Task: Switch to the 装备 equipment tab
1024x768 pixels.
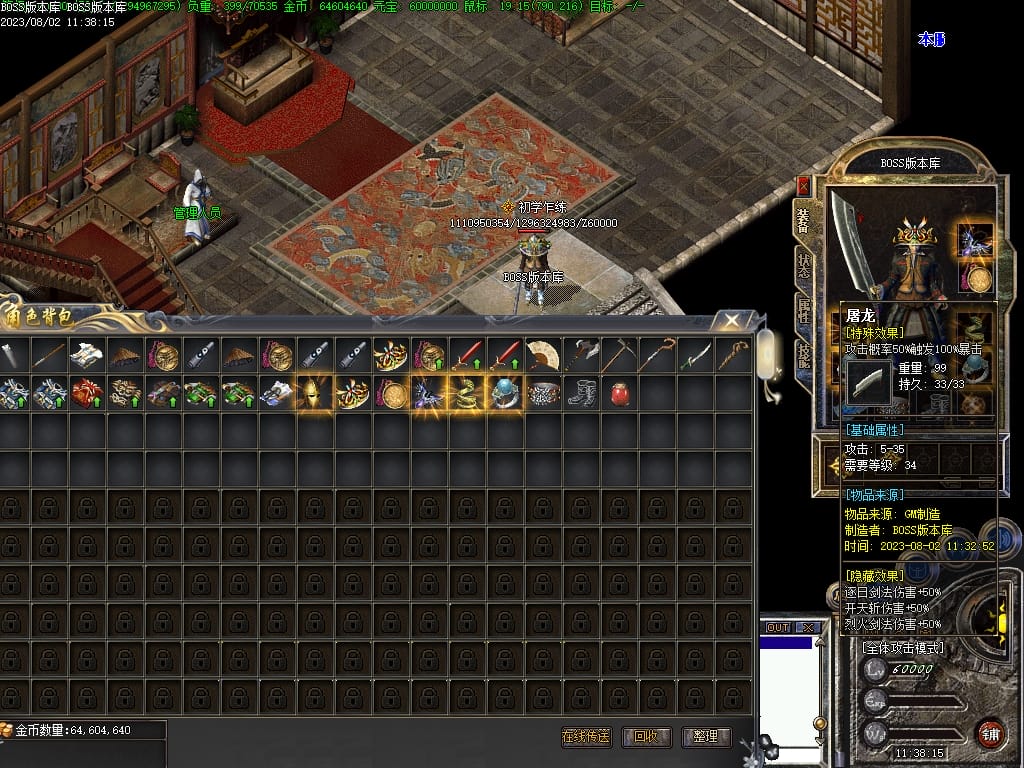Action: click(803, 220)
